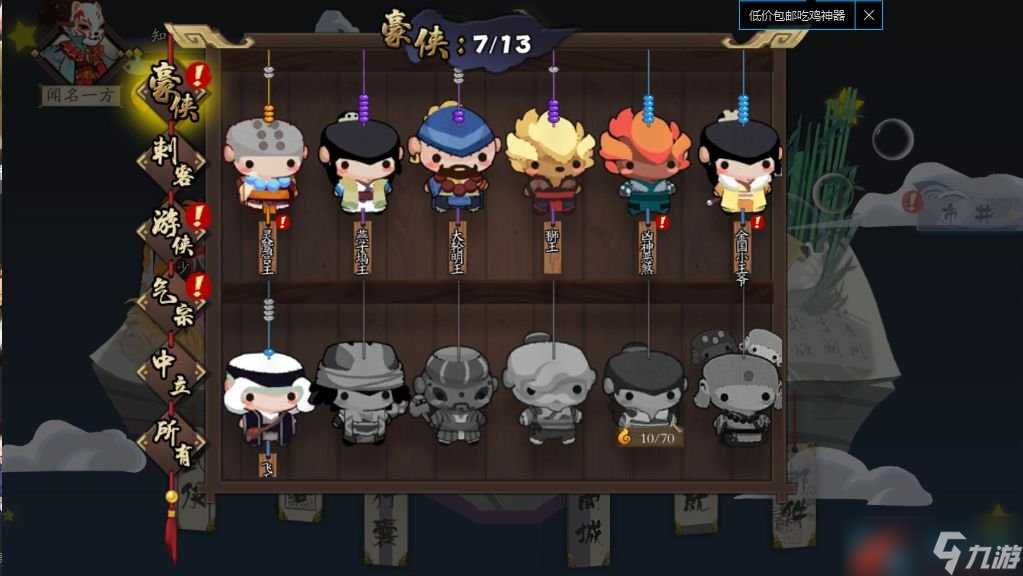The height and width of the screenshot is (576, 1023).
Task: Select the orange-haired 凶神恶煞 character
Action: [x=646, y=162]
